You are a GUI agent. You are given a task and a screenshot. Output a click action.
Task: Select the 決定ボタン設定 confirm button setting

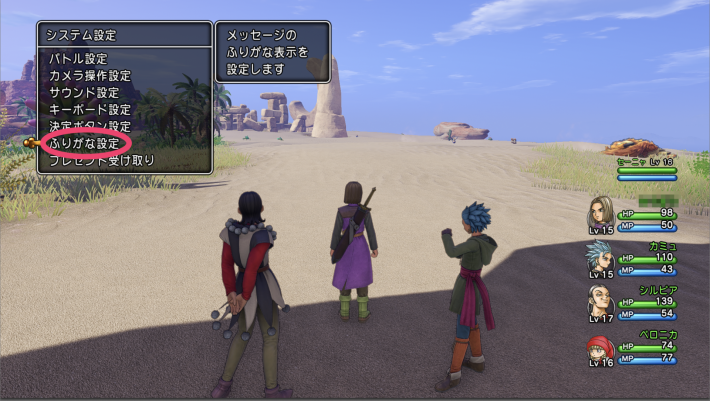click(90, 127)
